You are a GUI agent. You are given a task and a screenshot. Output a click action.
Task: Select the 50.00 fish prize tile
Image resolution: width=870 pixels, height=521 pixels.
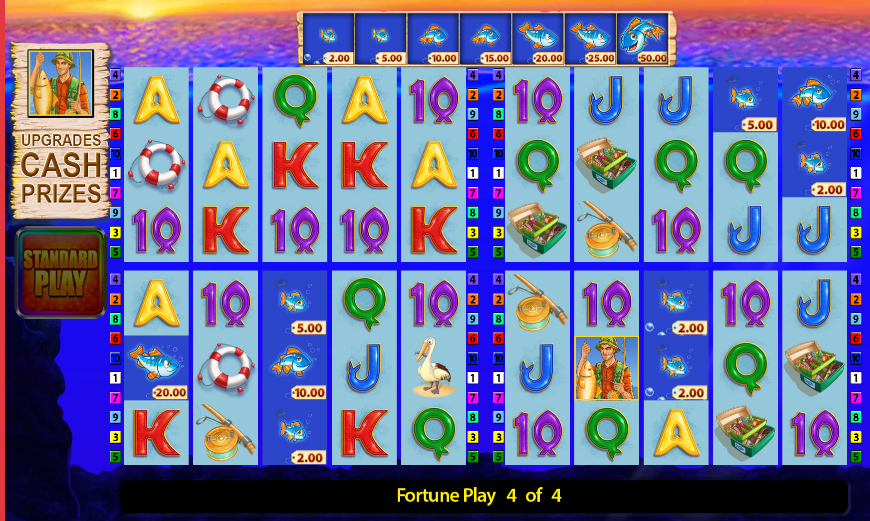click(x=642, y=40)
